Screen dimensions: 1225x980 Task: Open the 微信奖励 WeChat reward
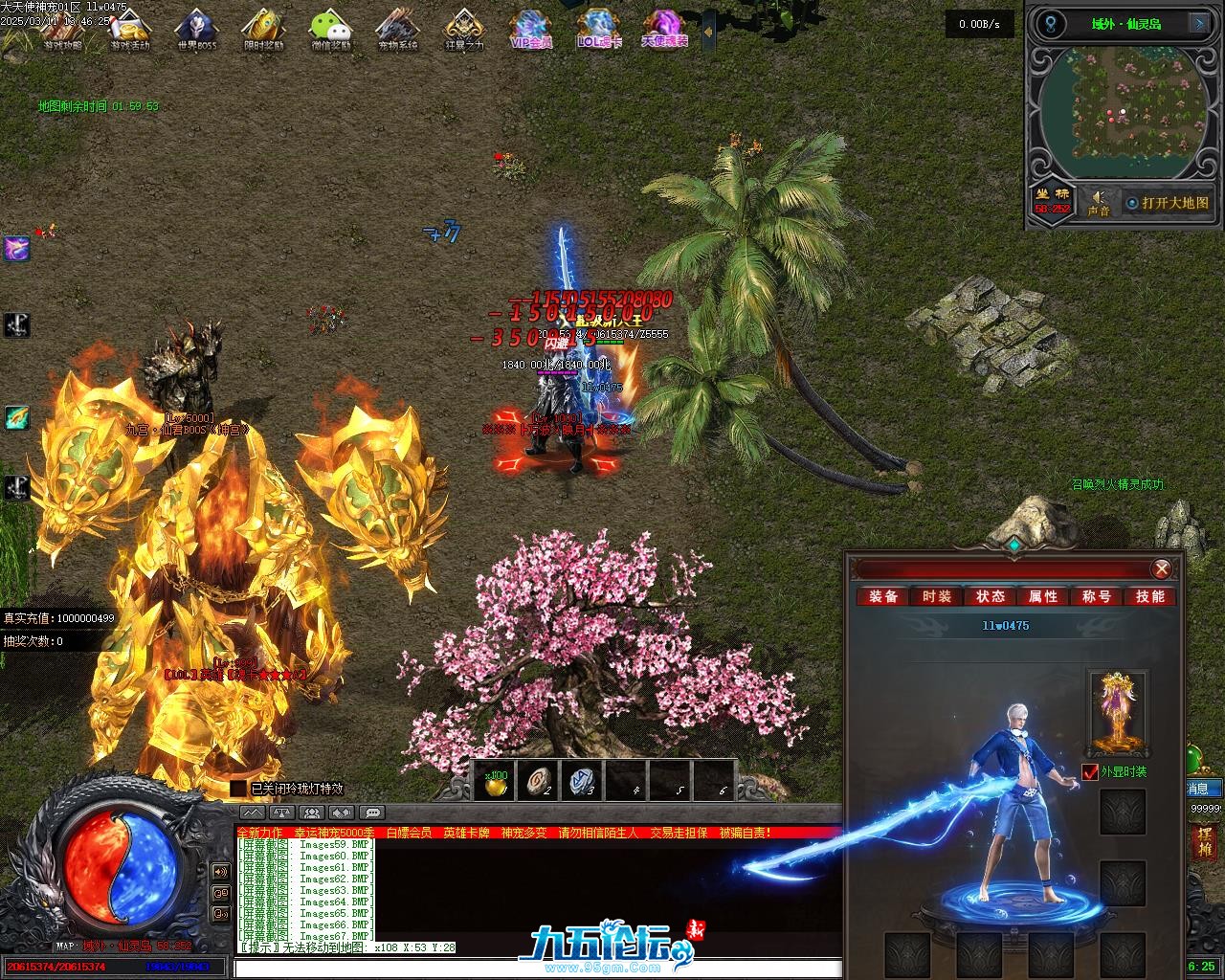pos(330,29)
